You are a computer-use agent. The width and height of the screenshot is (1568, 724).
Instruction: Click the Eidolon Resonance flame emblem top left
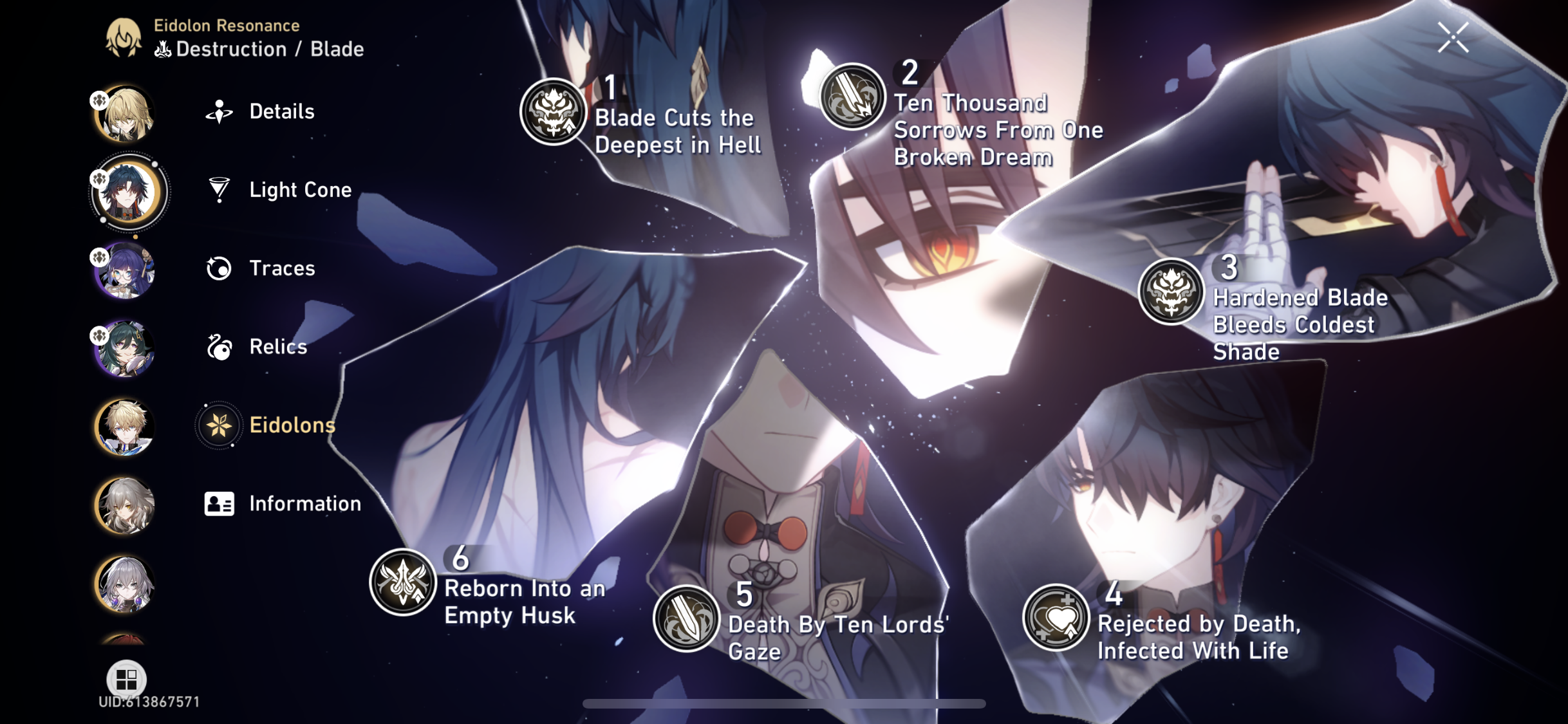point(122,39)
